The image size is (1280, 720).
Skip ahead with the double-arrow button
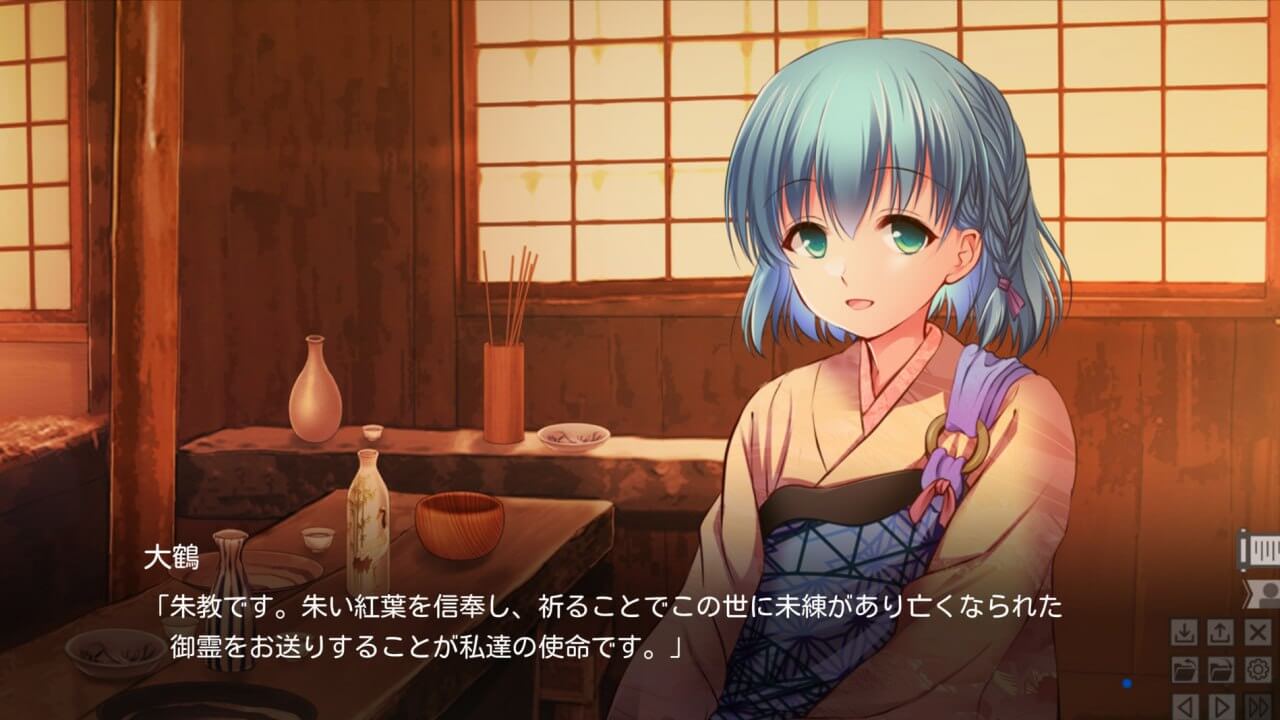pos(1257,705)
